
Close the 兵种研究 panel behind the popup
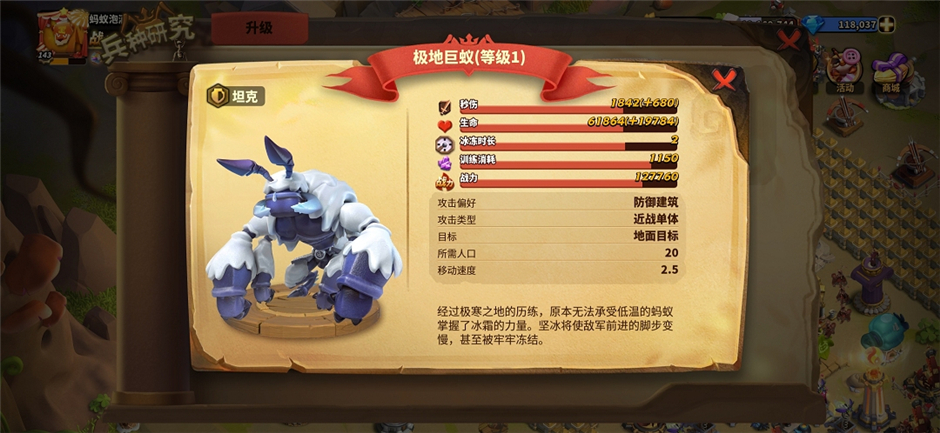(x=788, y=40)
